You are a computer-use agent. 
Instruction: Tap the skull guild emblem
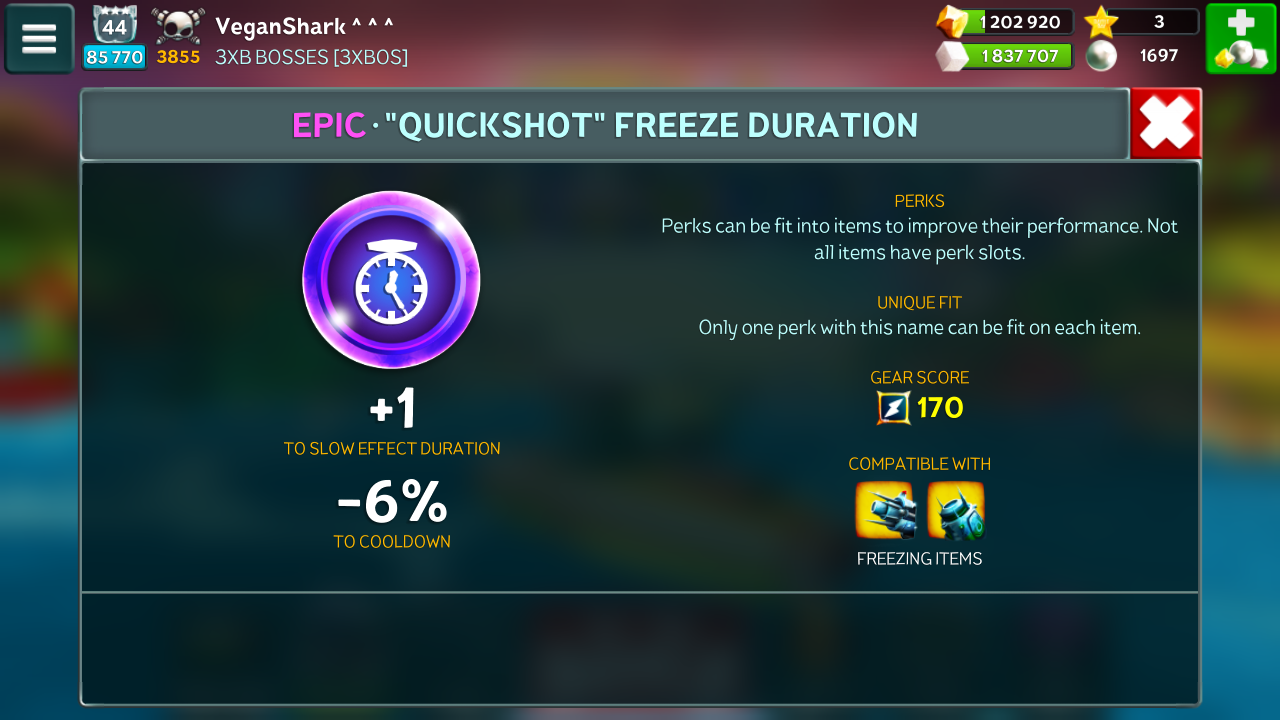(x=179, y=26)
